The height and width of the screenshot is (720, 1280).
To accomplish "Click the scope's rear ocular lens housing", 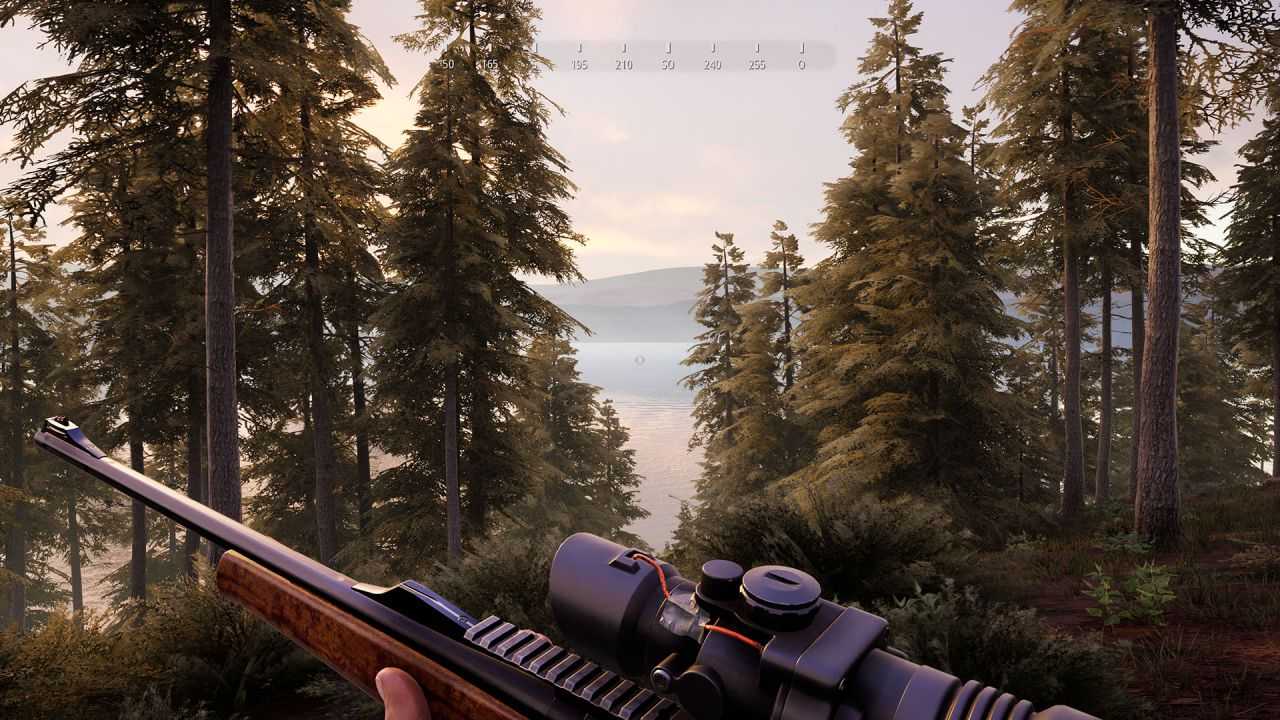I will 1010,705.
